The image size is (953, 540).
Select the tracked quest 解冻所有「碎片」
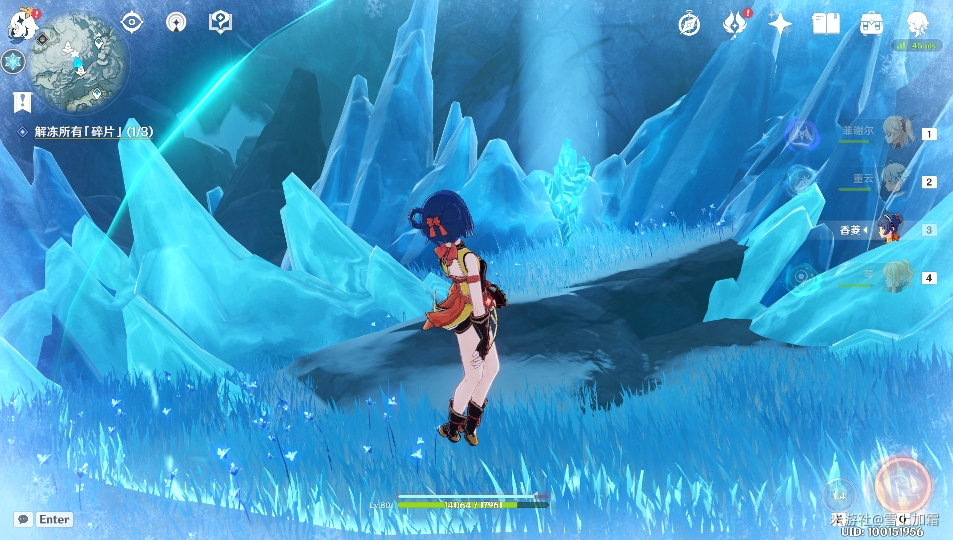click(x=92, y=131)
